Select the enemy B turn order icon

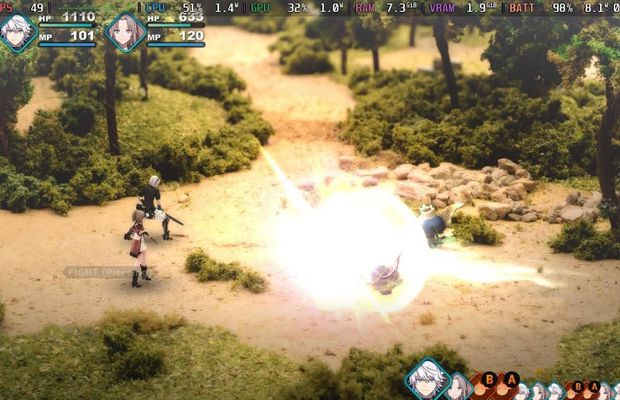click(x=489, y=380)
